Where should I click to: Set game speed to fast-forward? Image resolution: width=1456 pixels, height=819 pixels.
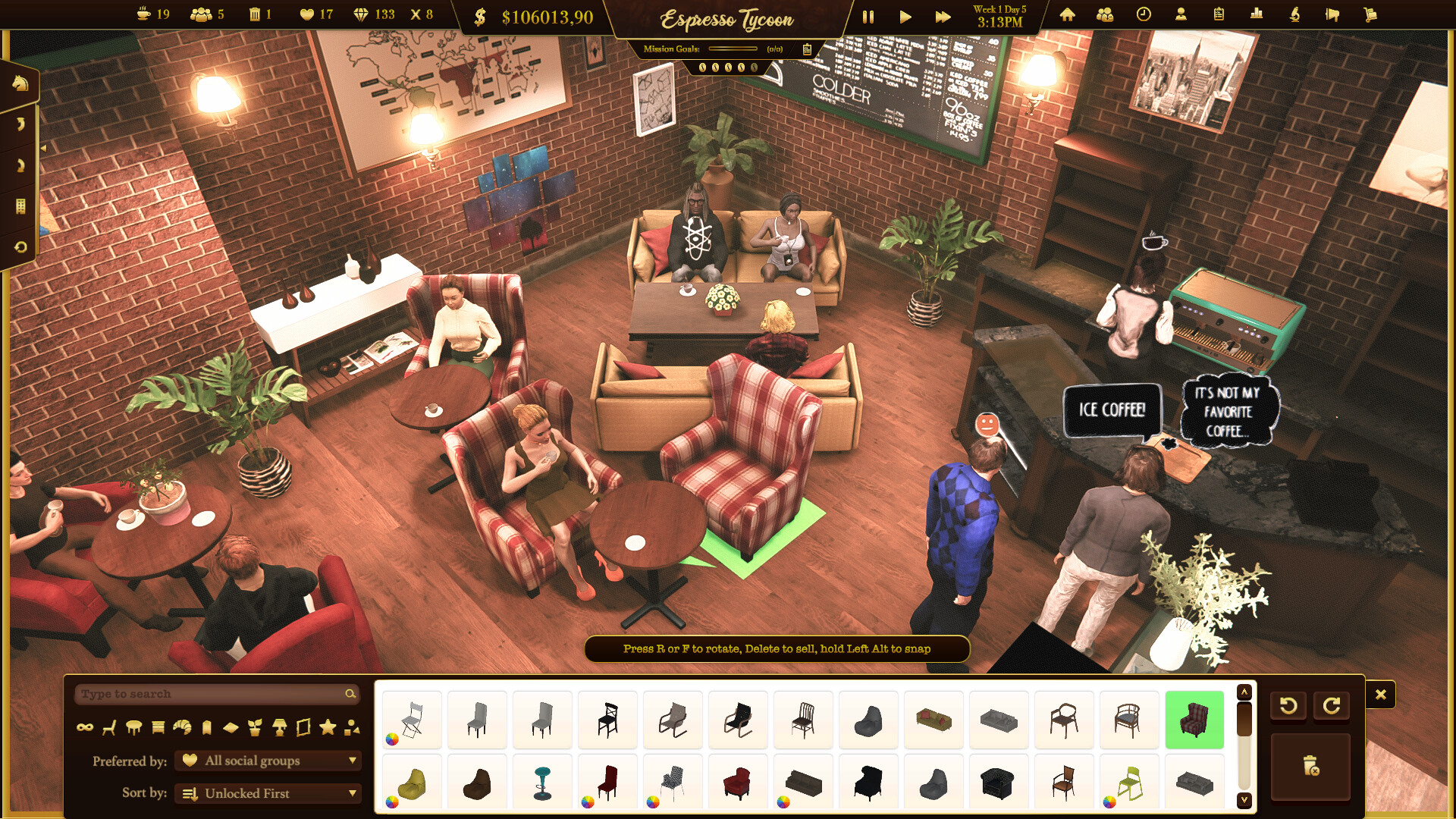[x=943, y=17]
